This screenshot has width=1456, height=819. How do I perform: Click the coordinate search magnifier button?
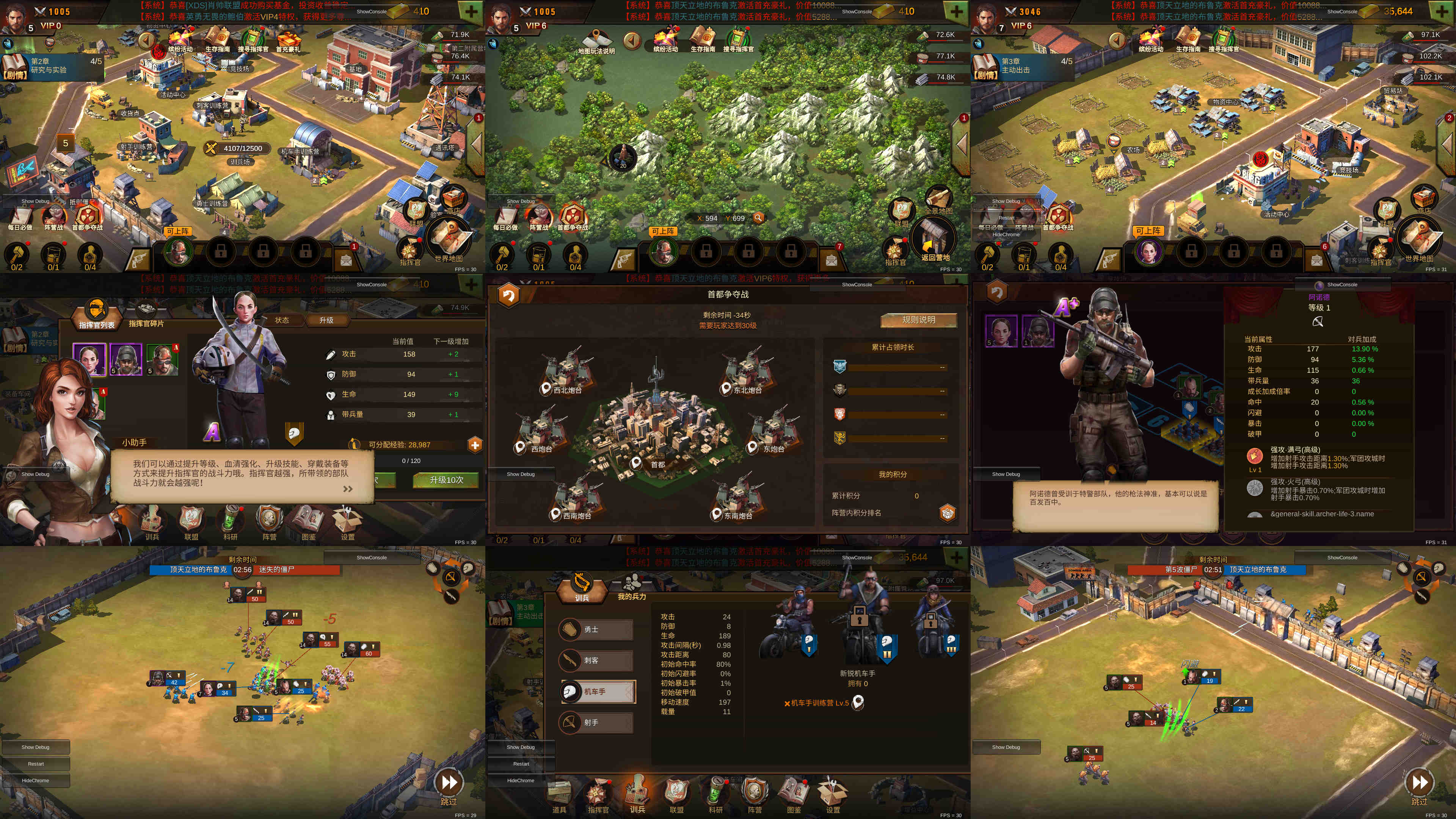758,218
